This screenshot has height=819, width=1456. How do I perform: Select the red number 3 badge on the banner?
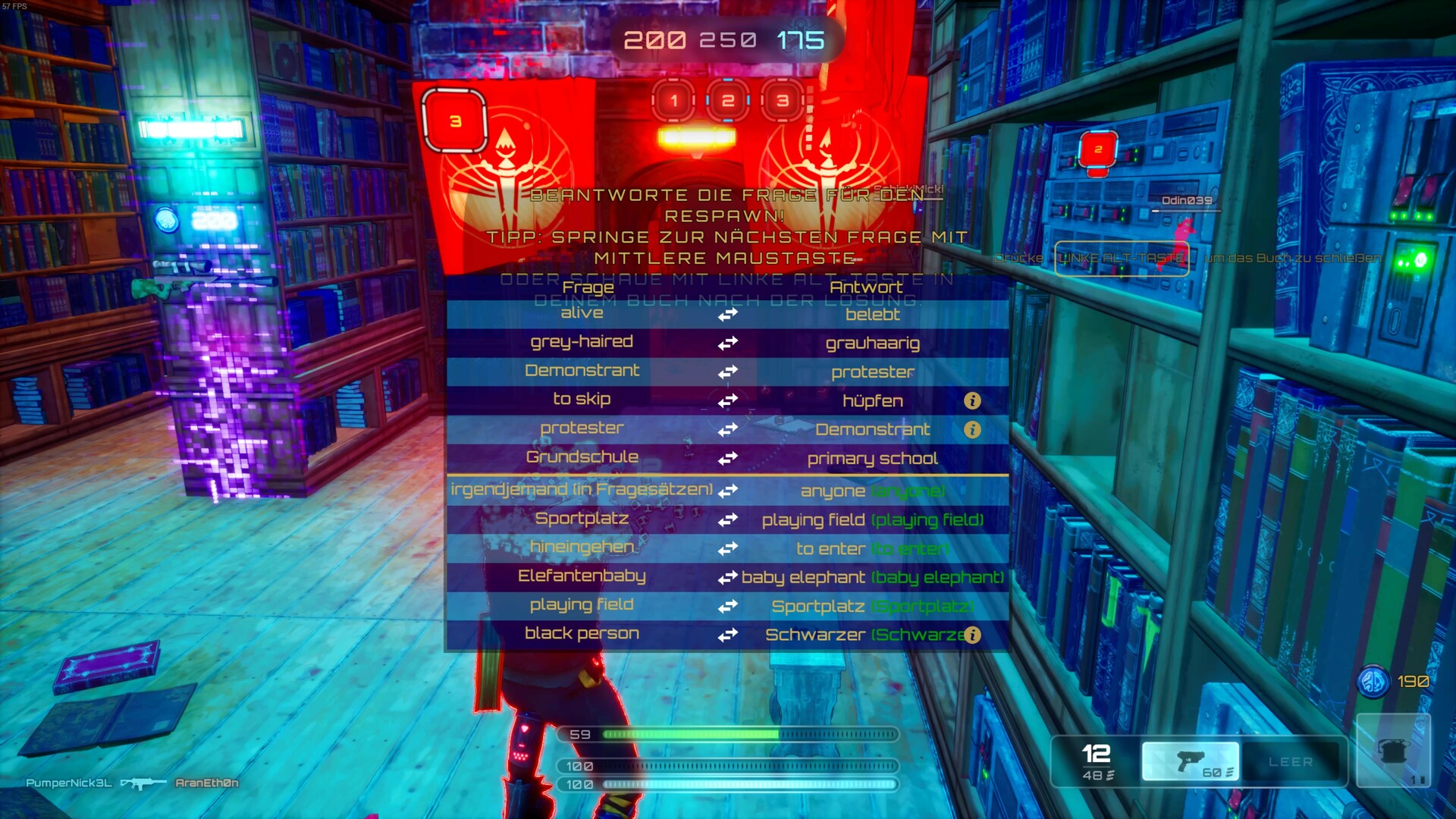point(453,119)
